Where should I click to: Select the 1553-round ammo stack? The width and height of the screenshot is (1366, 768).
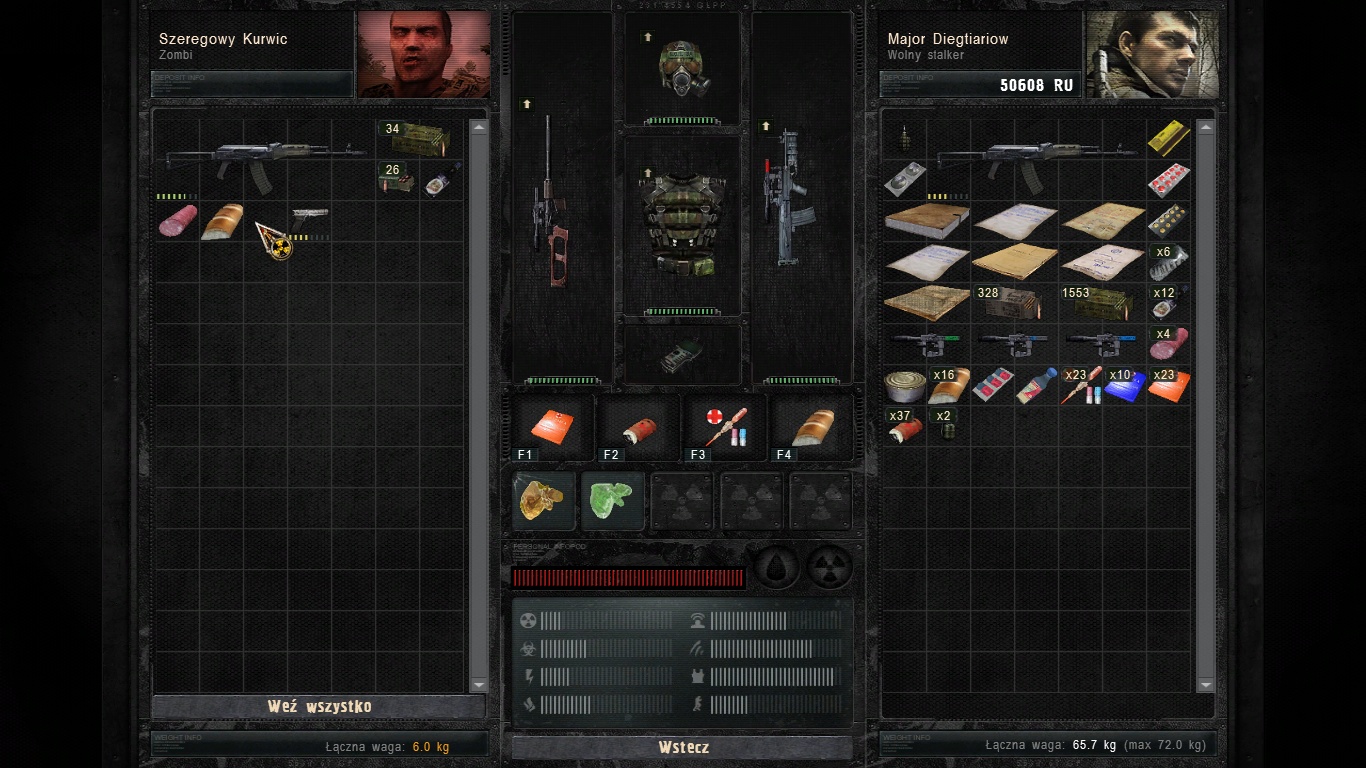pos(1099,303)
